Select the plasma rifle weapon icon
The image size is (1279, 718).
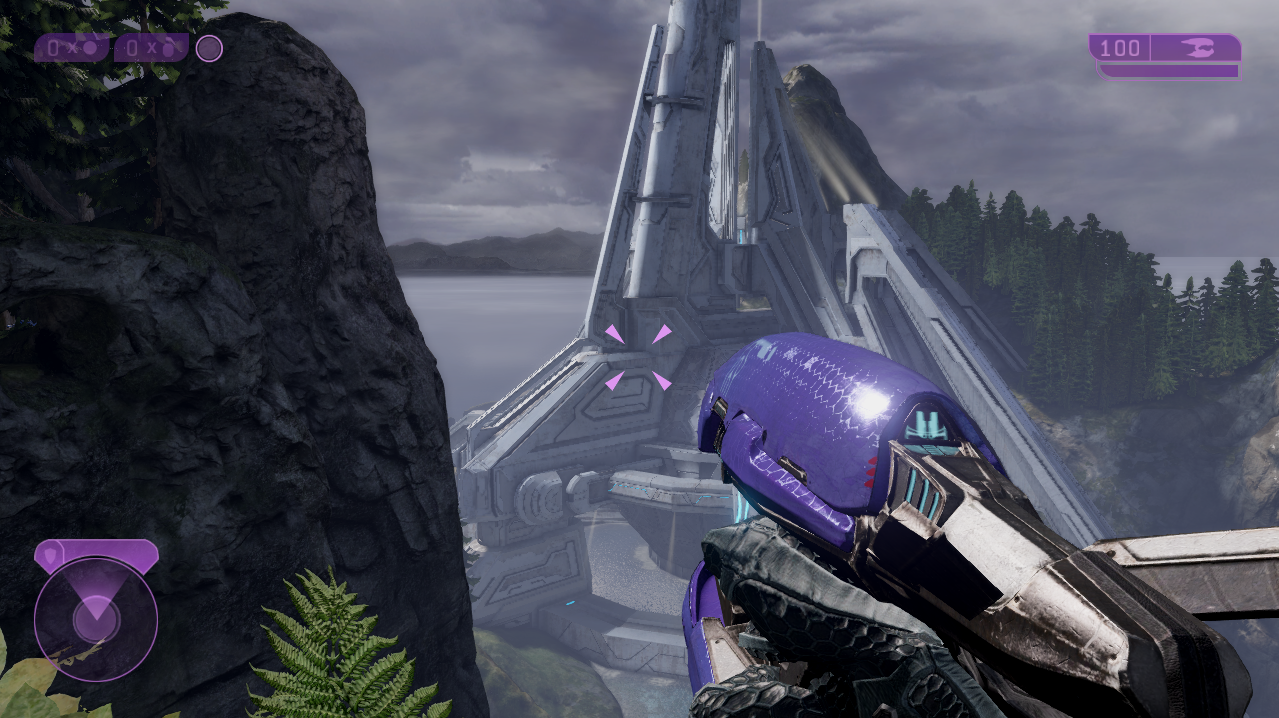pyautogui.click(x=1195, y=48)
